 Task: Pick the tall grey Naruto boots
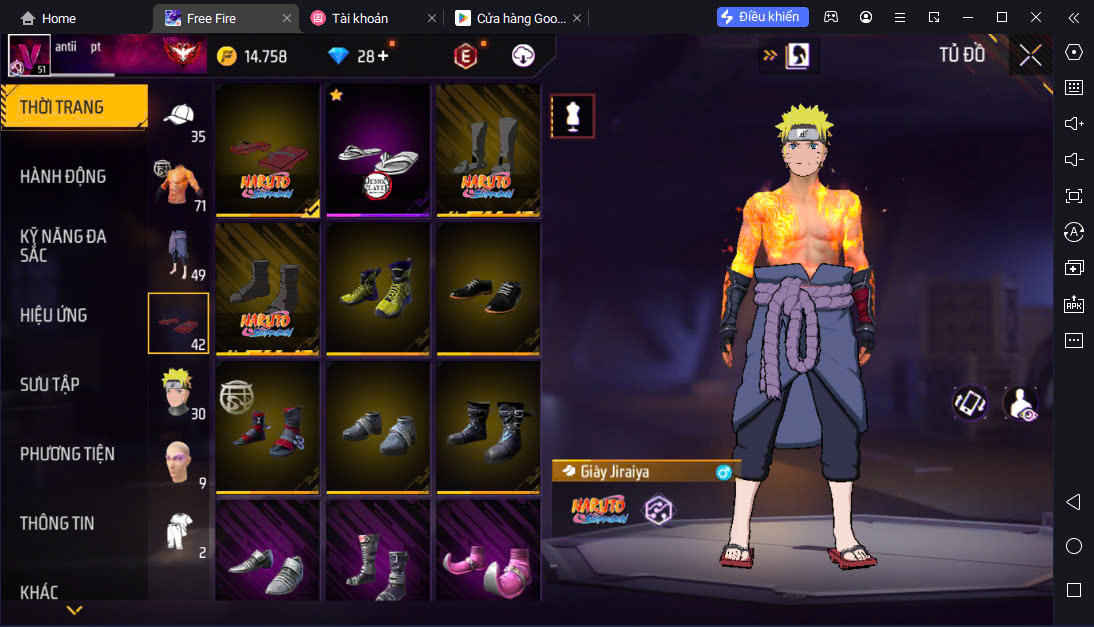point(487,150)
